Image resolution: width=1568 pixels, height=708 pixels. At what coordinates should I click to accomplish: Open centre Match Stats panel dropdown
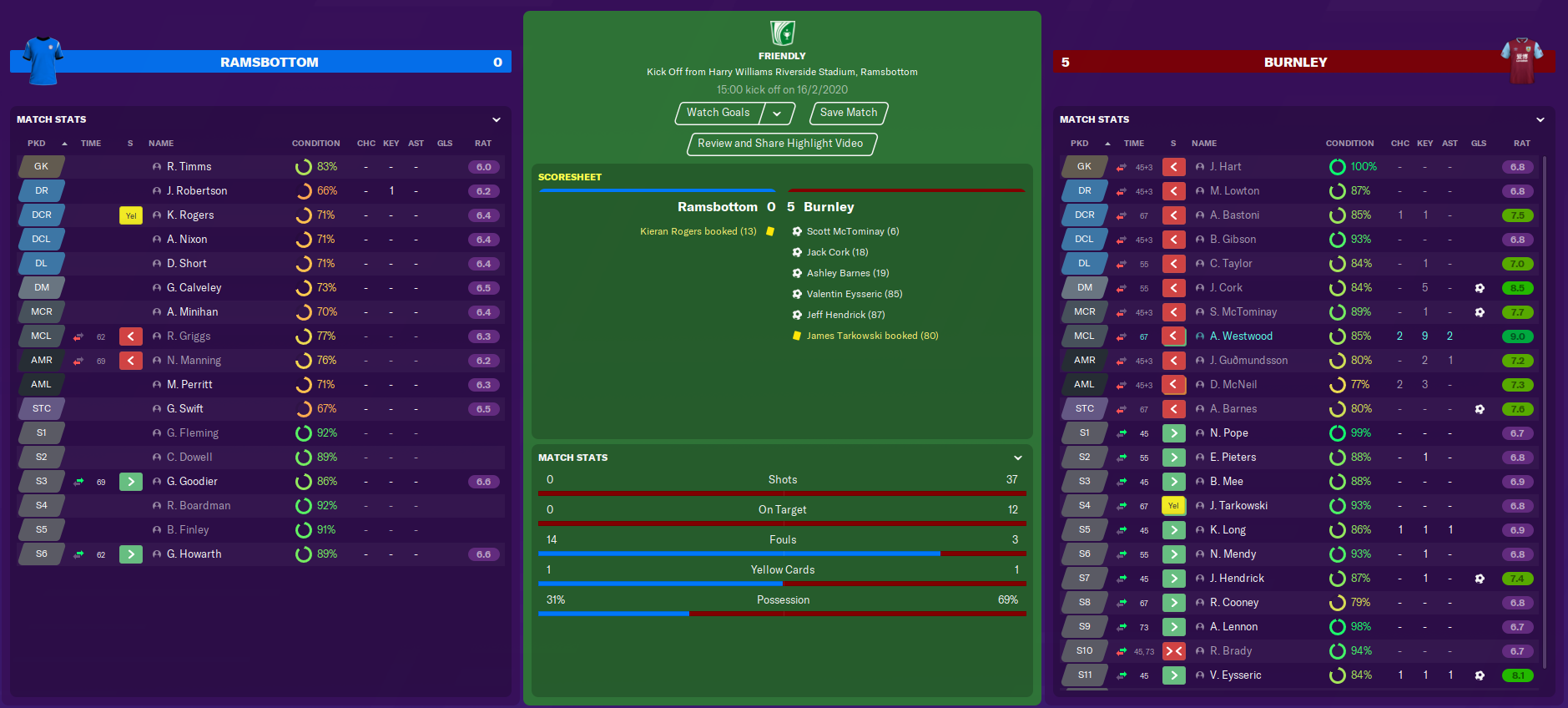tap(1017, 458)
